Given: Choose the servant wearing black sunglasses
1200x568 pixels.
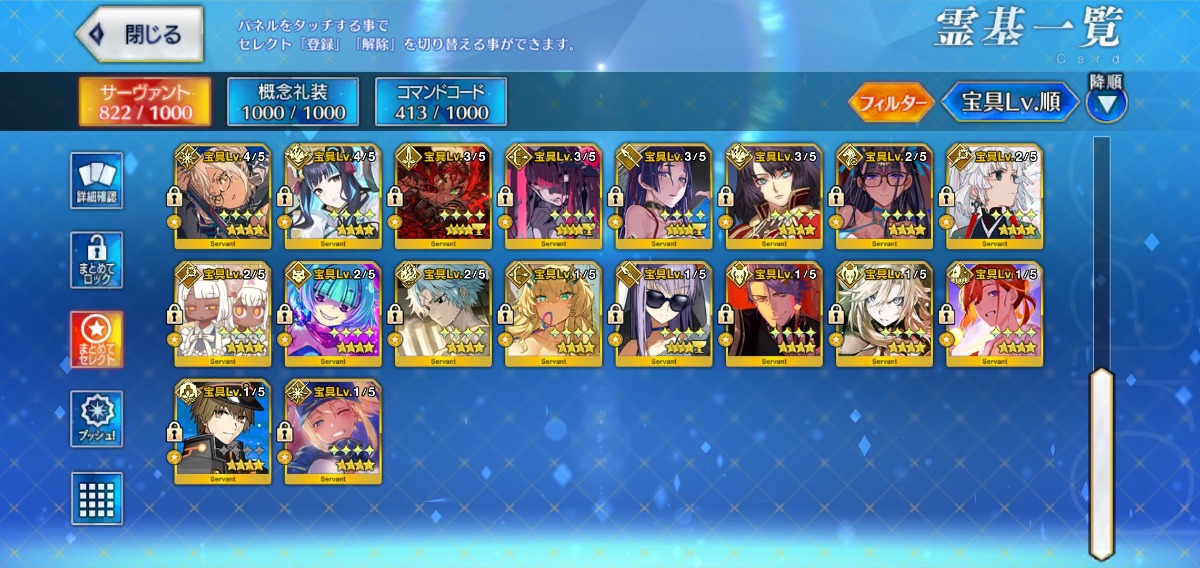Looking at the screenshot, I should coord(663,313).
